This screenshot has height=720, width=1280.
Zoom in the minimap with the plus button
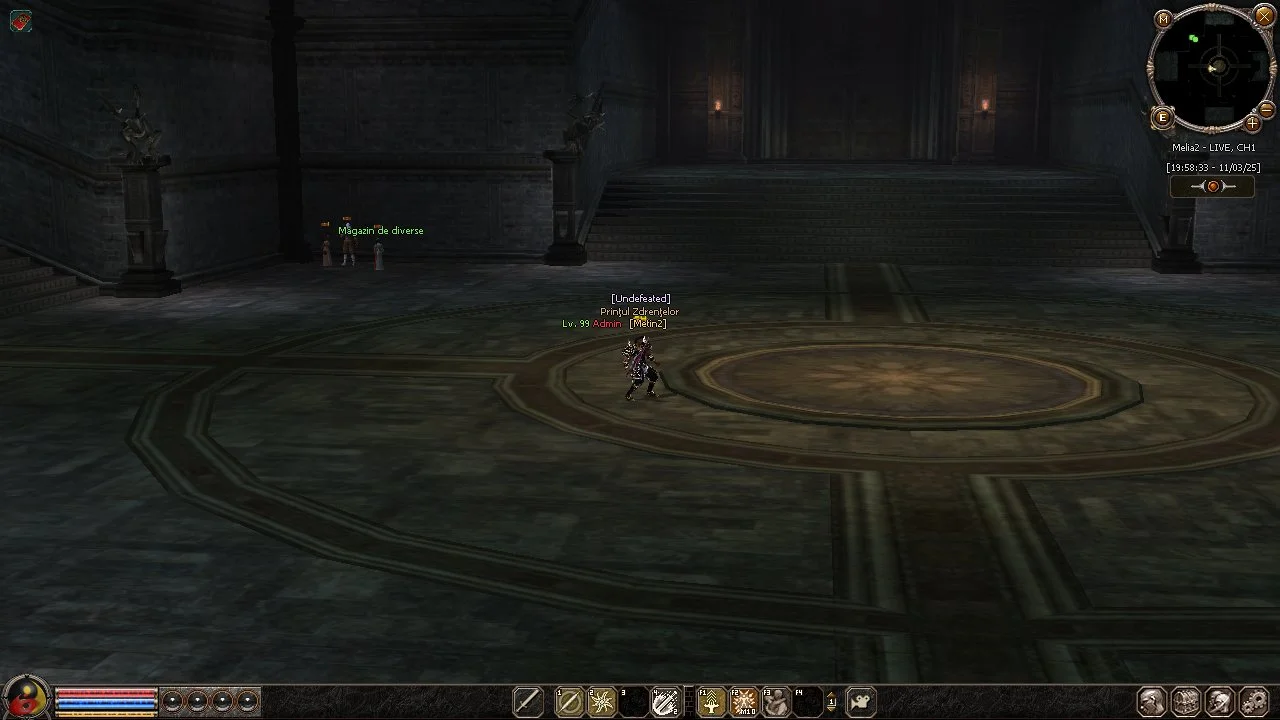point(1252,124)
